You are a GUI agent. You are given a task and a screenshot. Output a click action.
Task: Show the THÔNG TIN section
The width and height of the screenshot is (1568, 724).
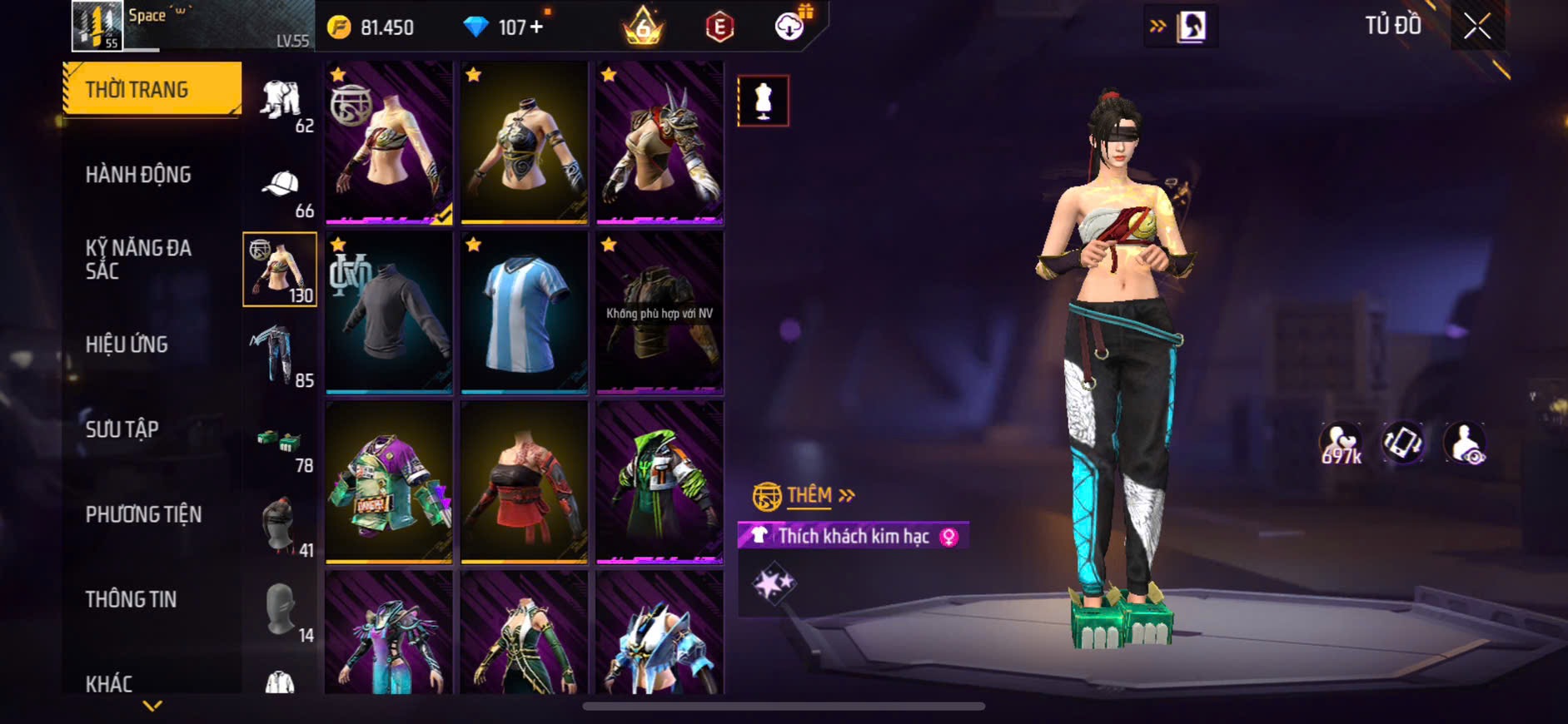[x=131, y=599]
